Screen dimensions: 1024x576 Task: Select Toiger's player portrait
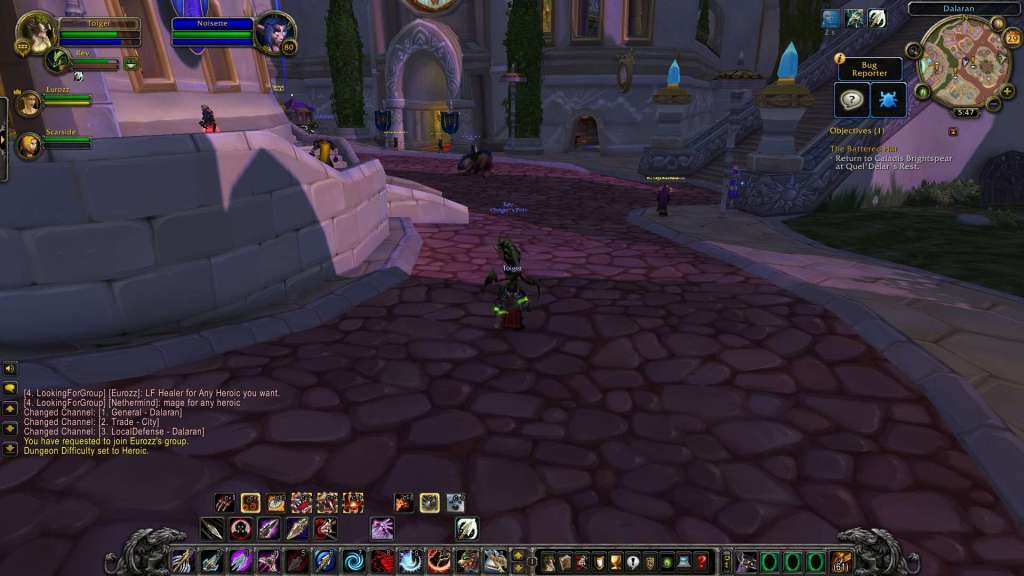coord(37,32)
